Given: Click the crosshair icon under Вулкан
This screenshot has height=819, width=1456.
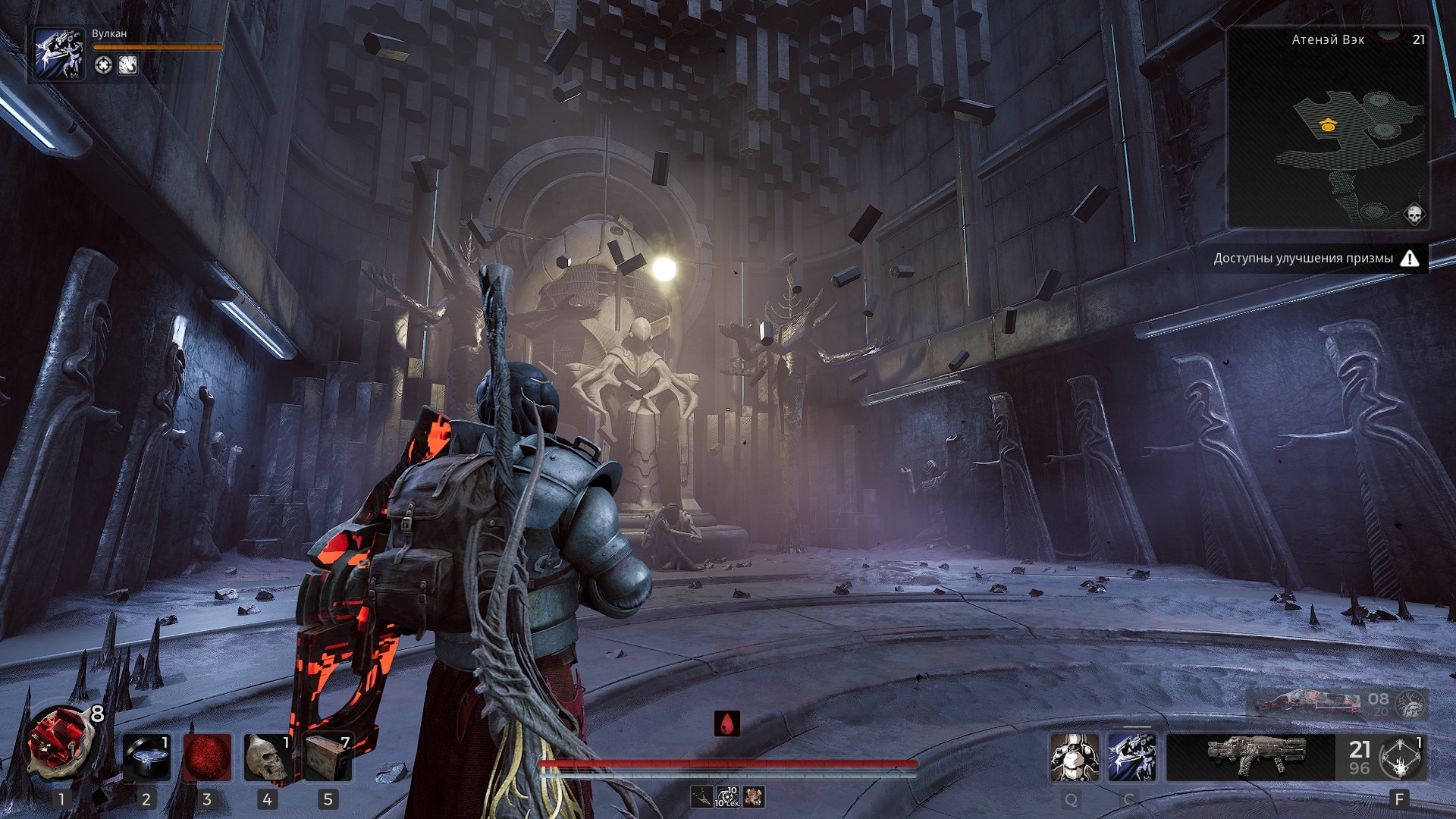Looking at the screenshot, I should coord(103,65).
